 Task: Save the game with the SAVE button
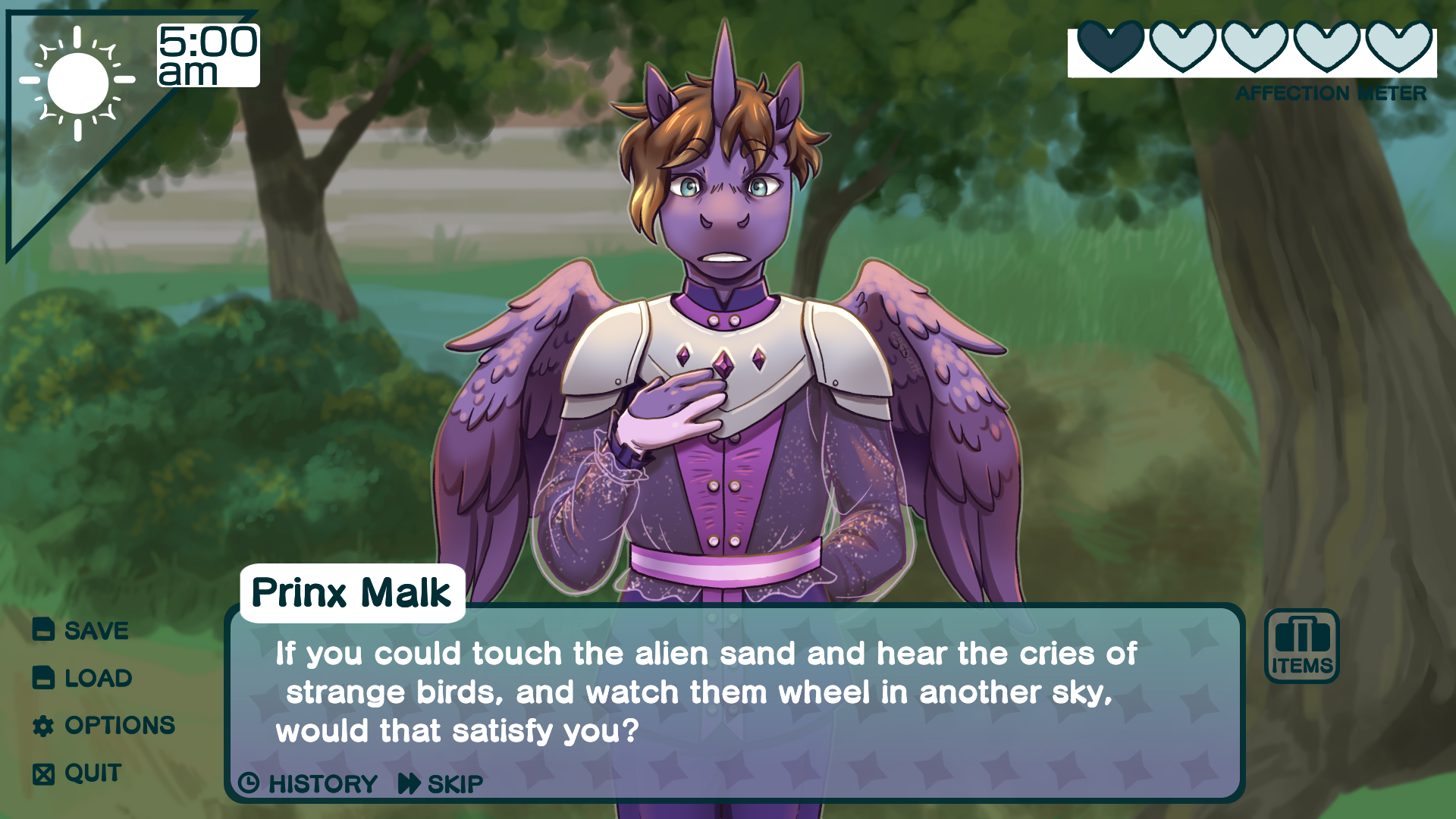[81, 630]
